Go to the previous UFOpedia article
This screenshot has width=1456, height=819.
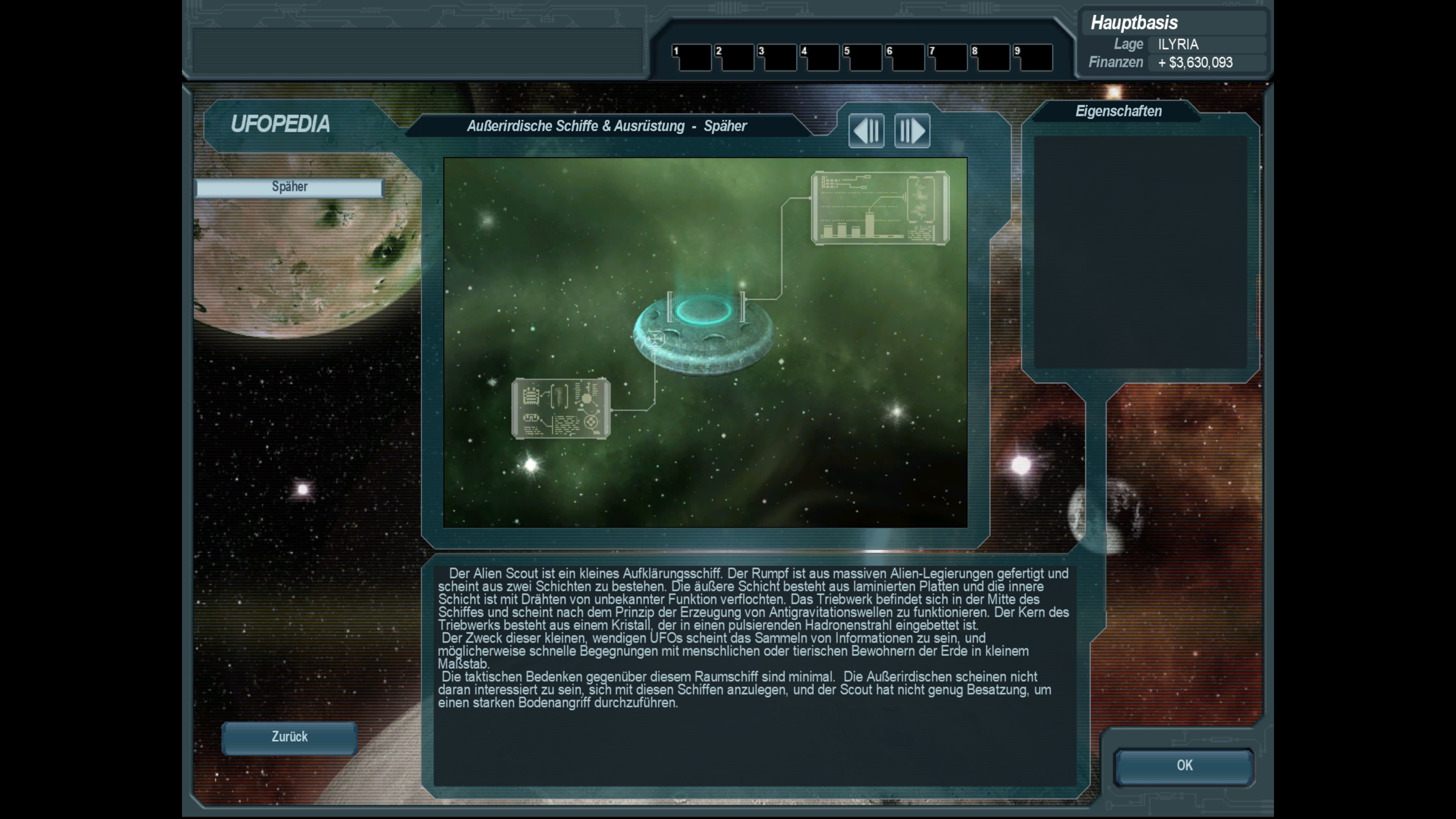pos(866,130)
